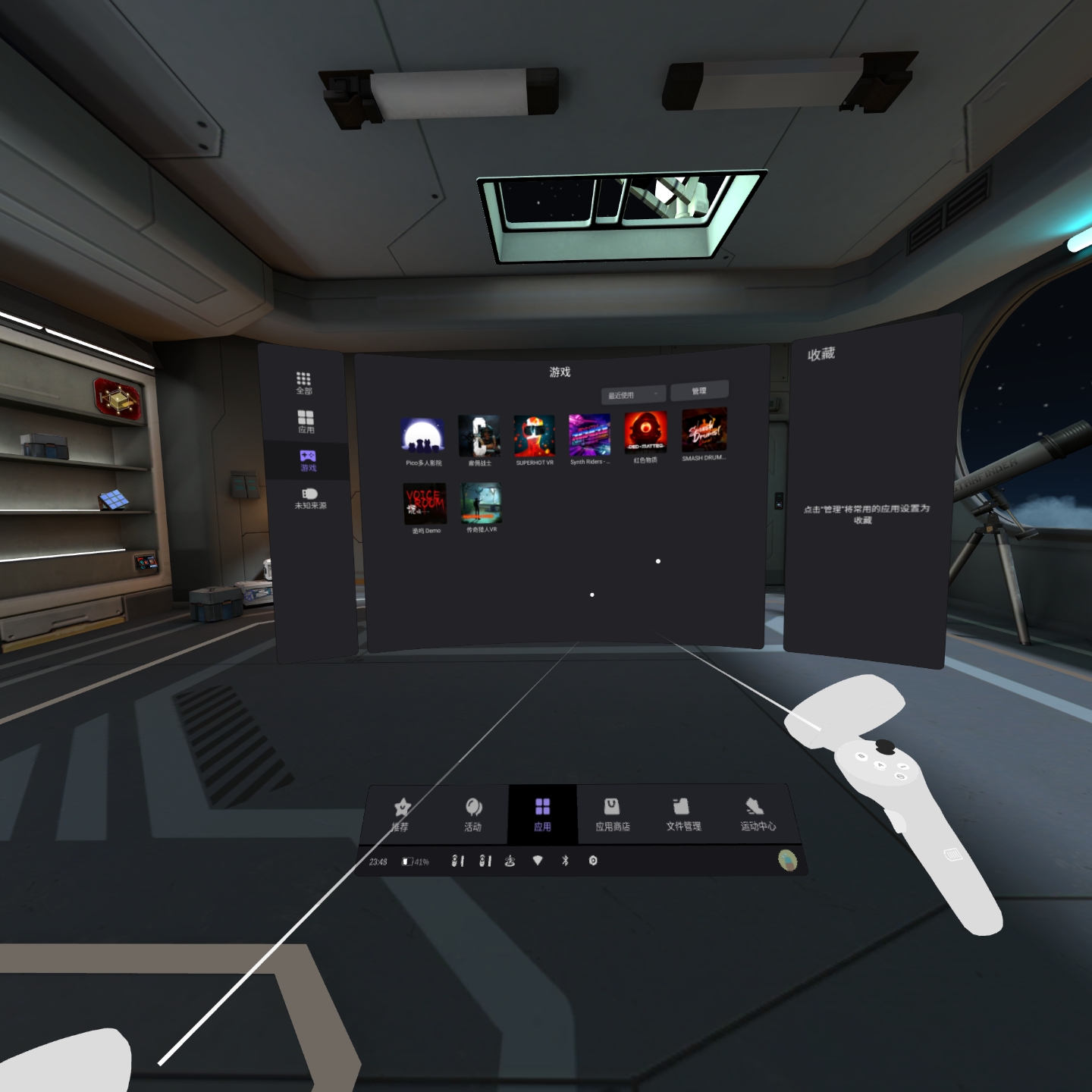The width and height of the screenshot is (1092, 1092).
Task: Open Bluetooth icon in status bar
Action: point(566,861)
